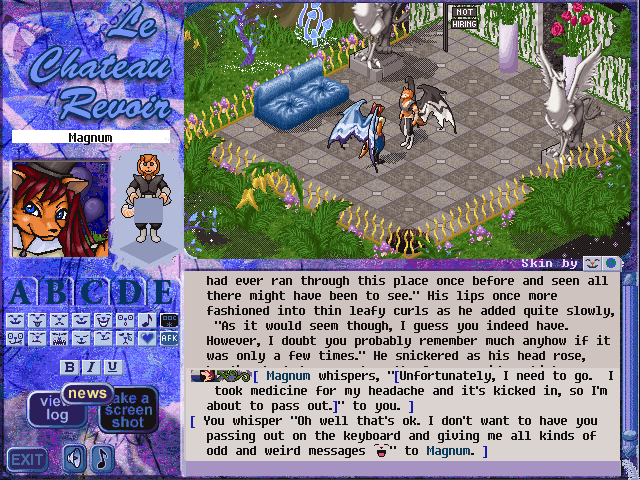Select the large letter C button
This screenshot has width=640, height=480.
[92, 292]
